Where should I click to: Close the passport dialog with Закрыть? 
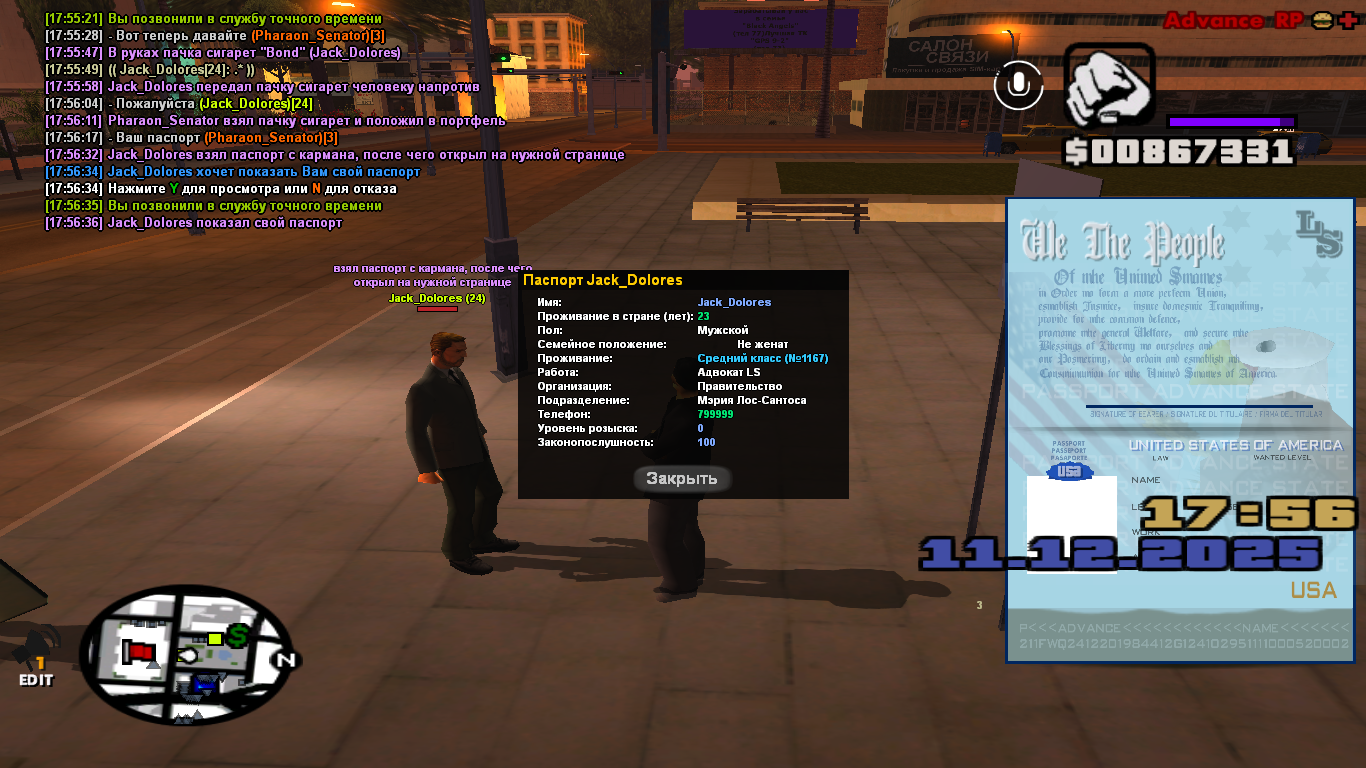[x=682, y=479]
